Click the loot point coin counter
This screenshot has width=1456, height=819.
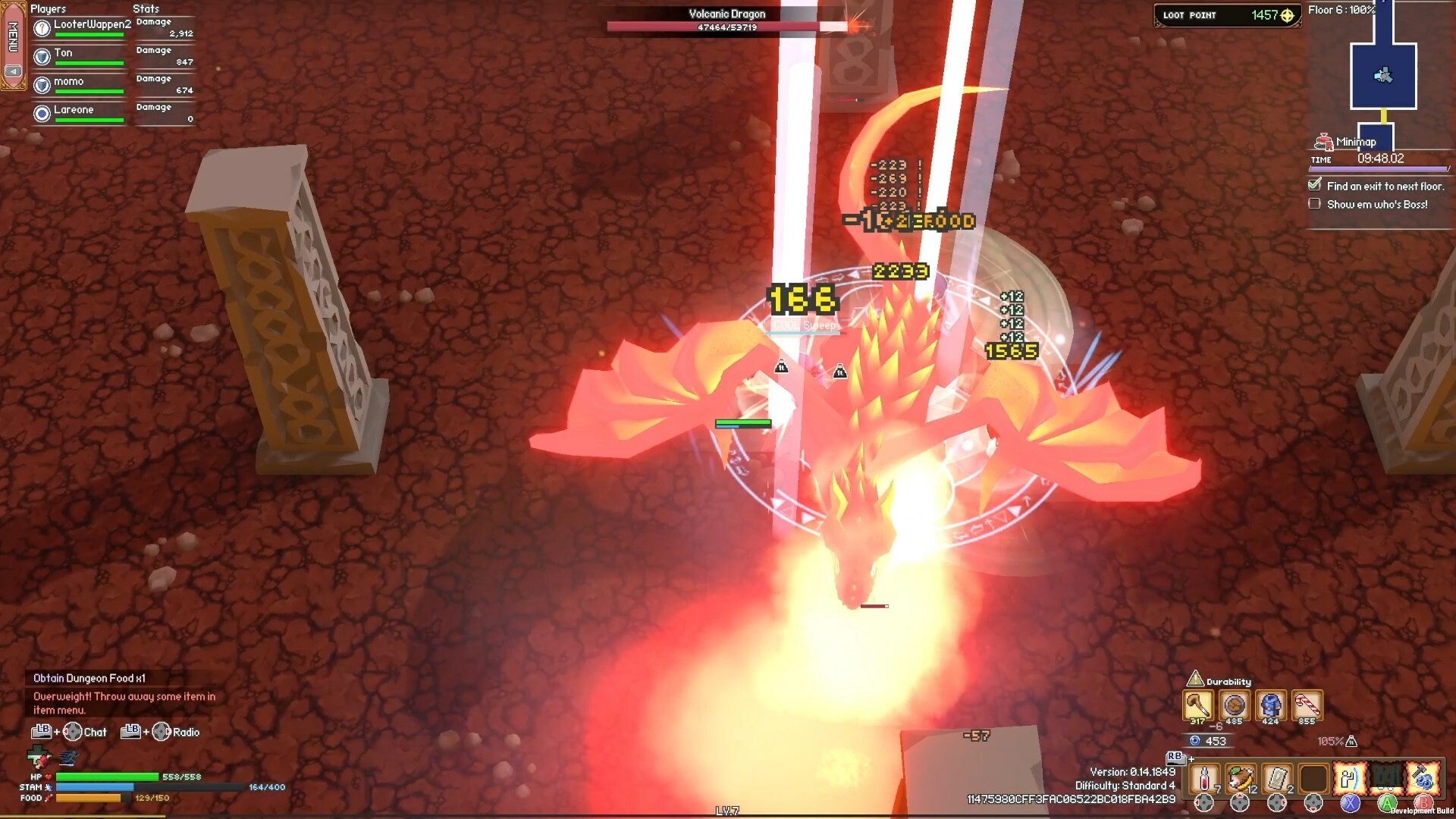click(1226, 15)
